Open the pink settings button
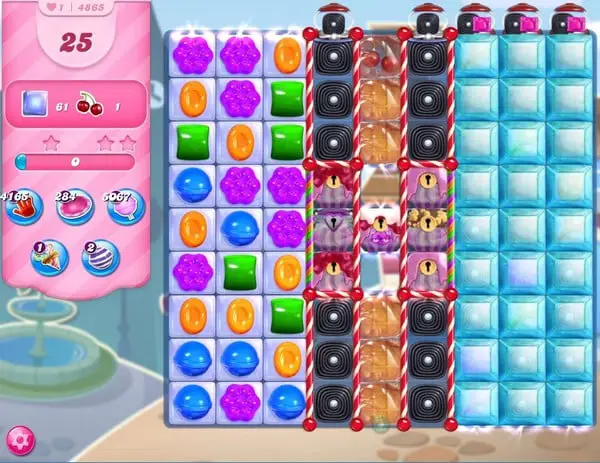600x463 pixels. click(x=18, y=440)
